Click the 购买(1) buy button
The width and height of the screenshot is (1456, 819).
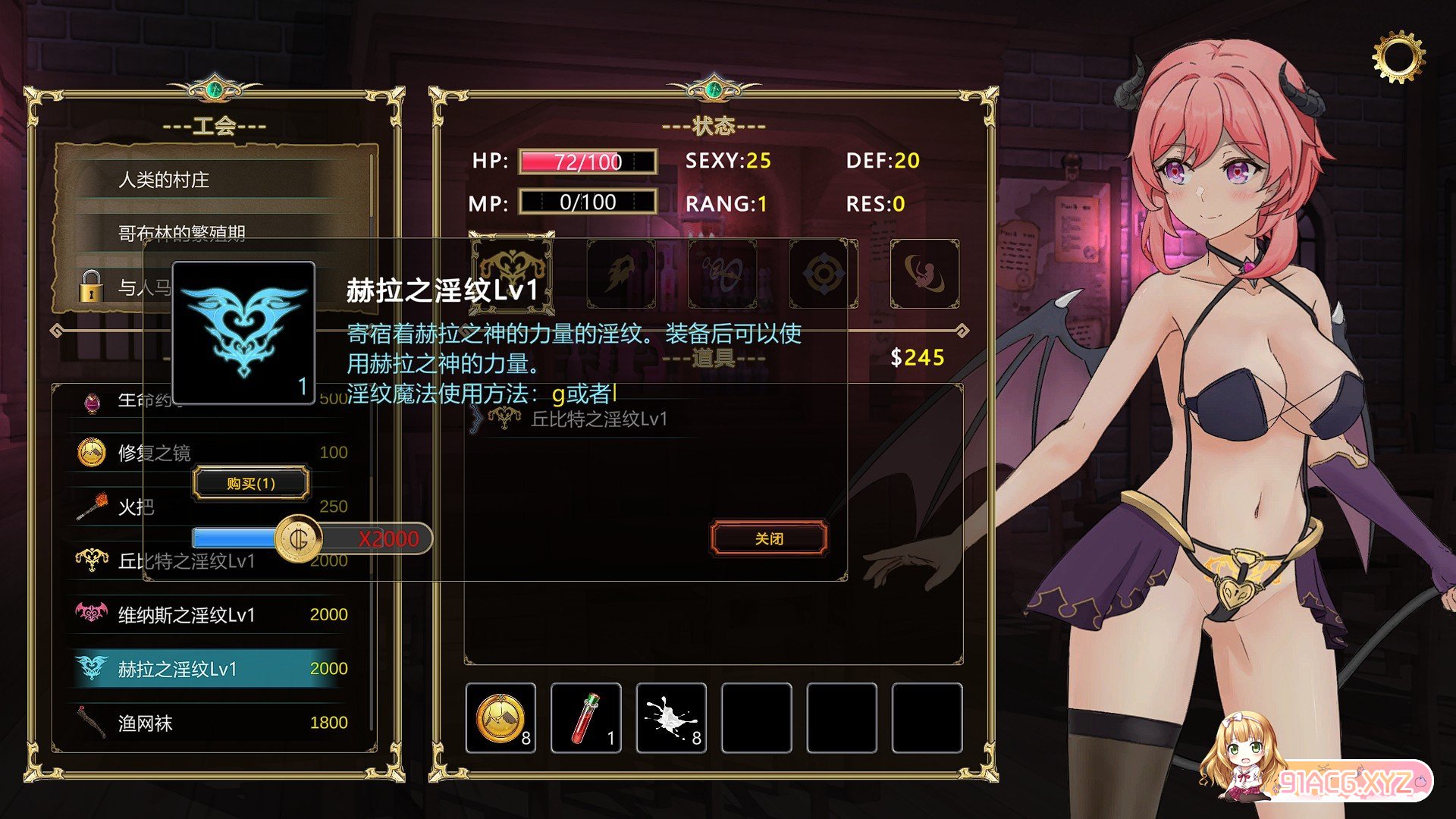(251, 483)
